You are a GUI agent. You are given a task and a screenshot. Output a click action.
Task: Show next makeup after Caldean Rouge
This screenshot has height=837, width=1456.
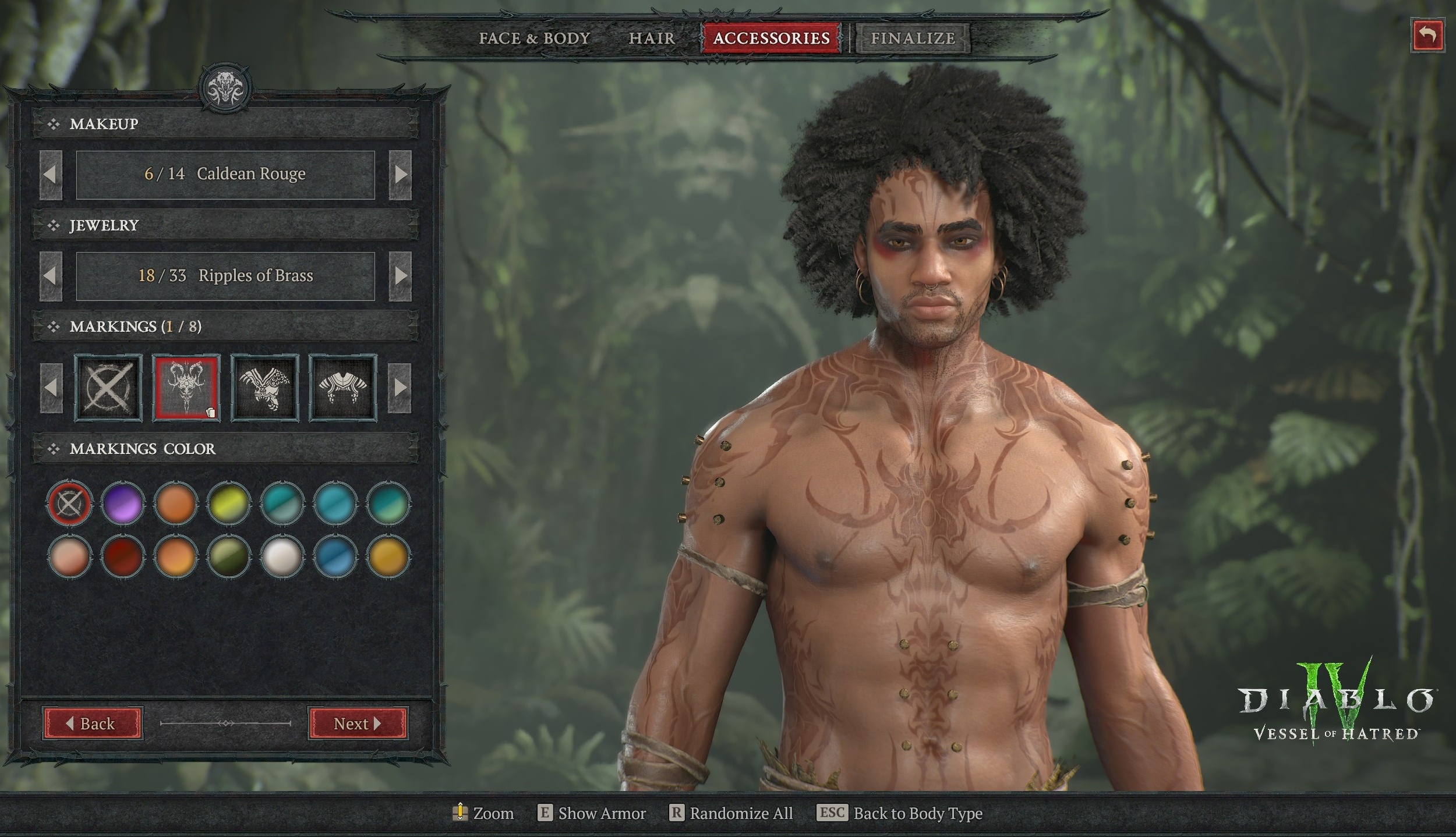click(x=400, y=174)
